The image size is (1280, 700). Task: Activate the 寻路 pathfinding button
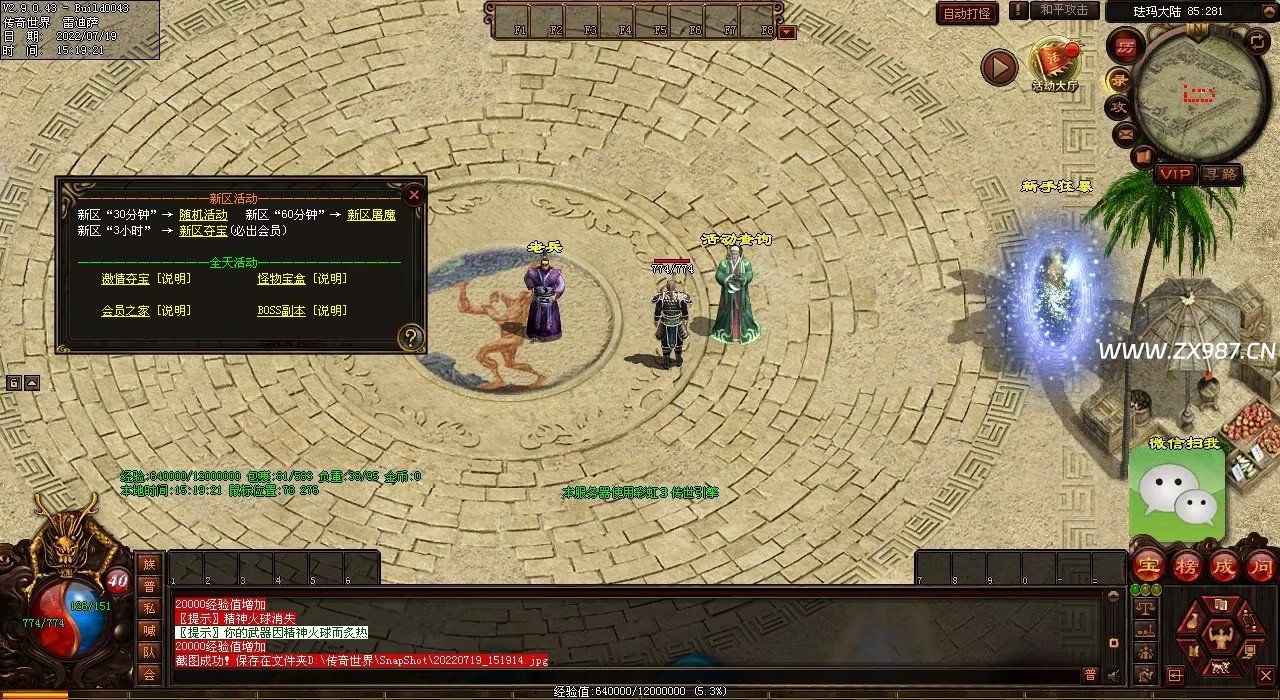pos(1220,174)
